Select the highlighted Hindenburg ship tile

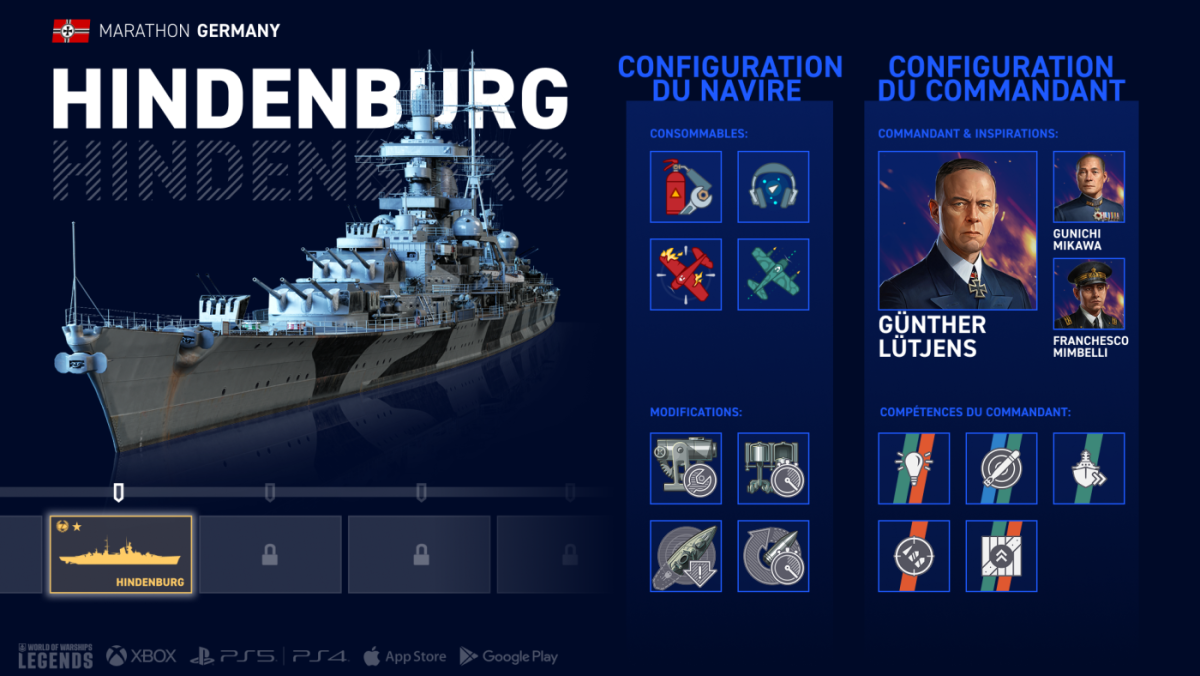tap(121, 555)
